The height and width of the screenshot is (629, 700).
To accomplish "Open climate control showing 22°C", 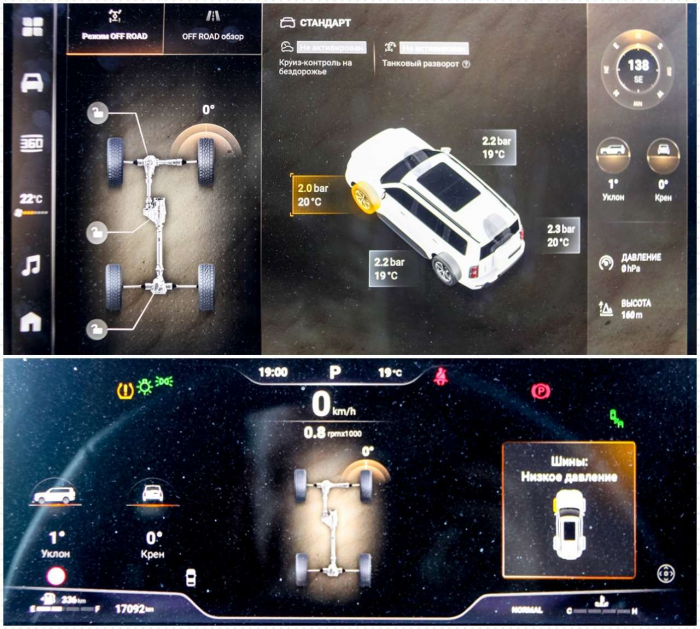I will click(32, 203).
